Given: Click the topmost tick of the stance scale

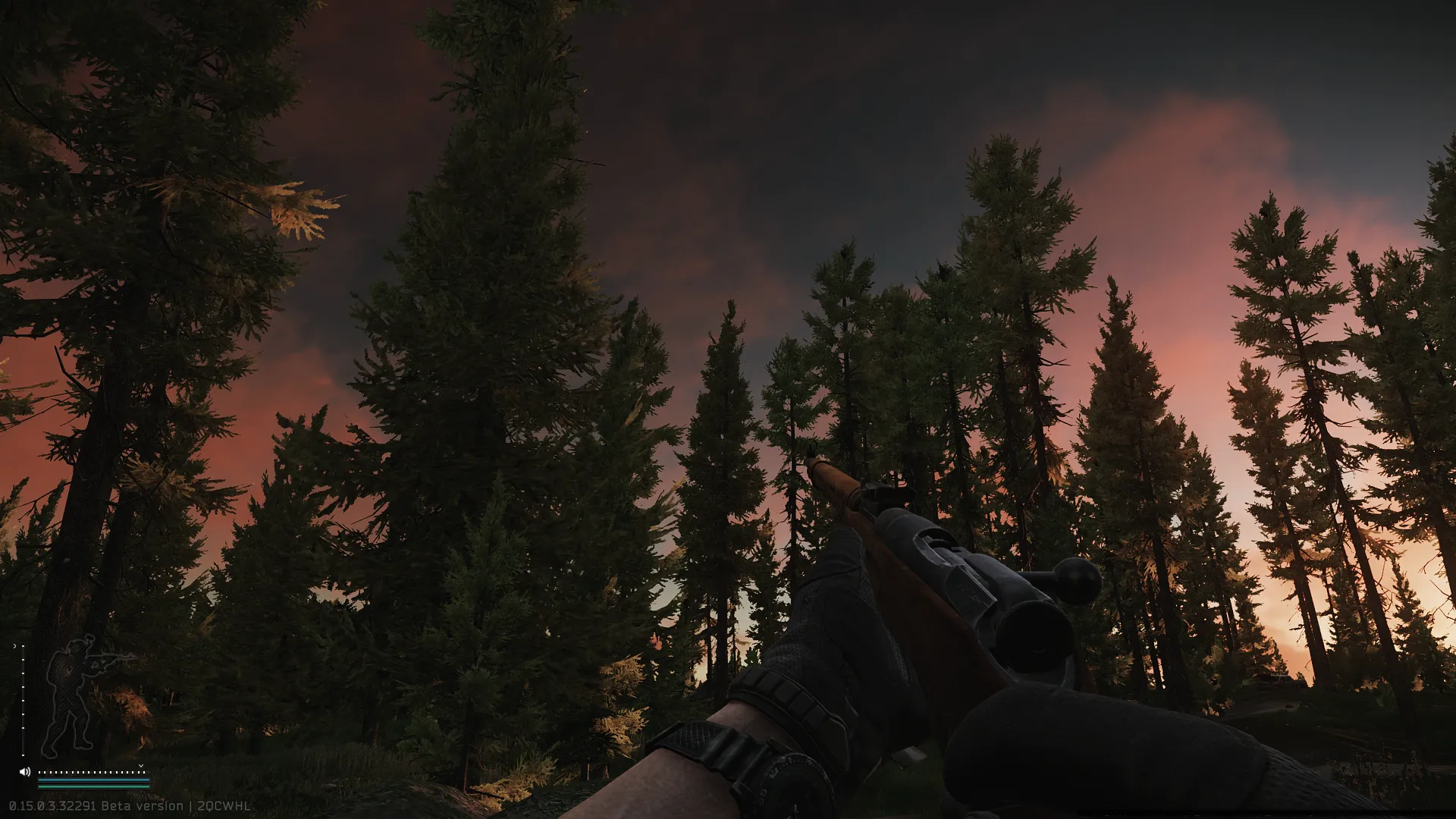Looking at the screenshot, I should (x=23, y=645).
